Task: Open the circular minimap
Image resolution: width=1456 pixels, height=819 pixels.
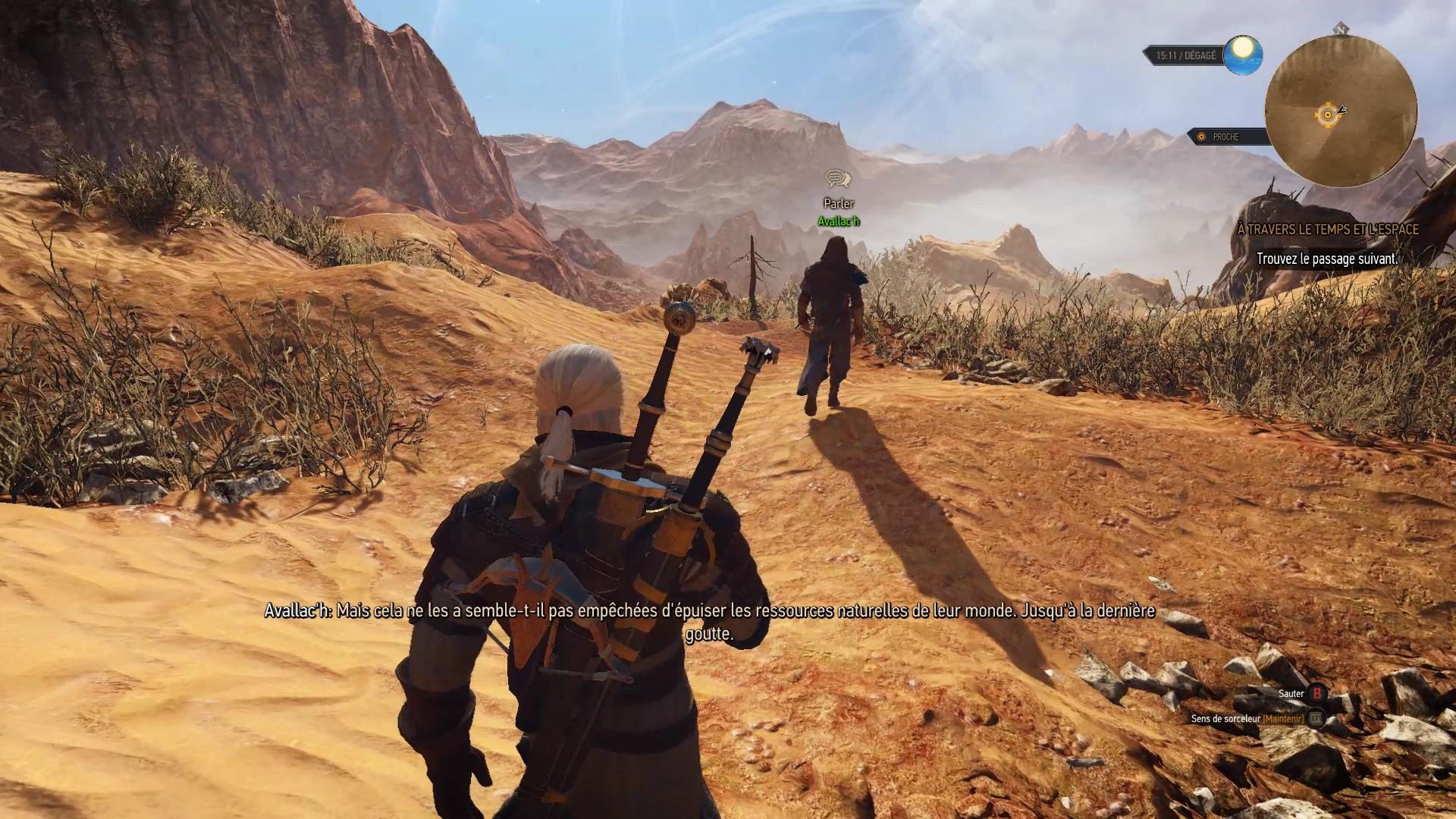Action: [1341, 111]
